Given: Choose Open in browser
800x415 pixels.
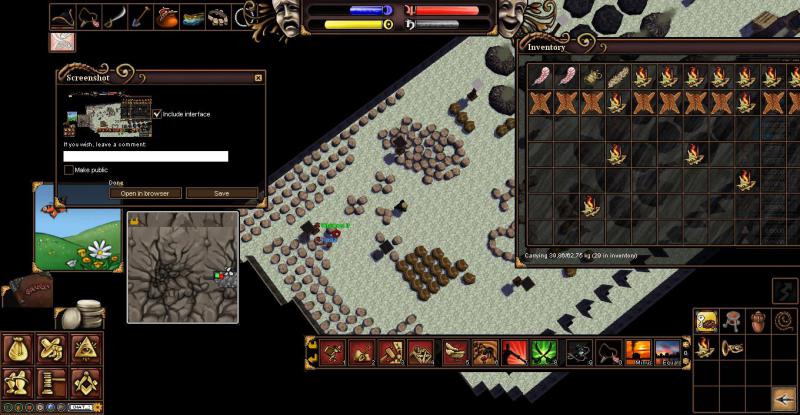Looking at the screenshot, I should pyautogui.click(x=145, y=193).
